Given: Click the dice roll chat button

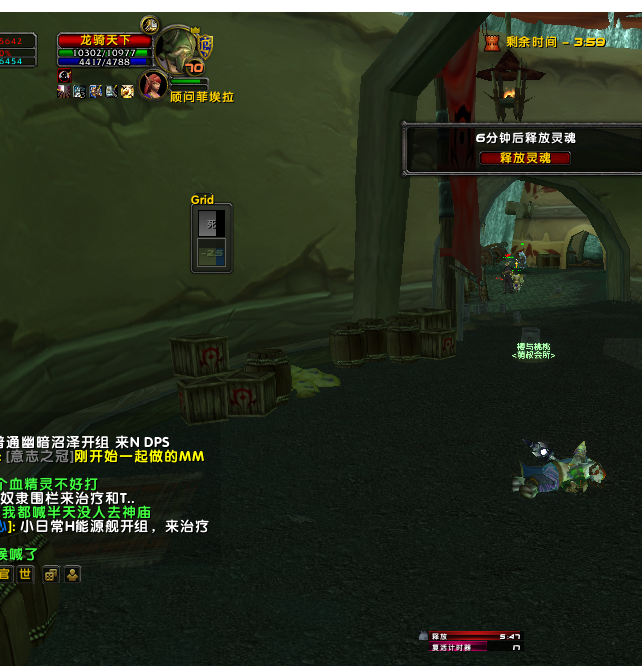Looking at the screenshot, I should coord(50,574).
